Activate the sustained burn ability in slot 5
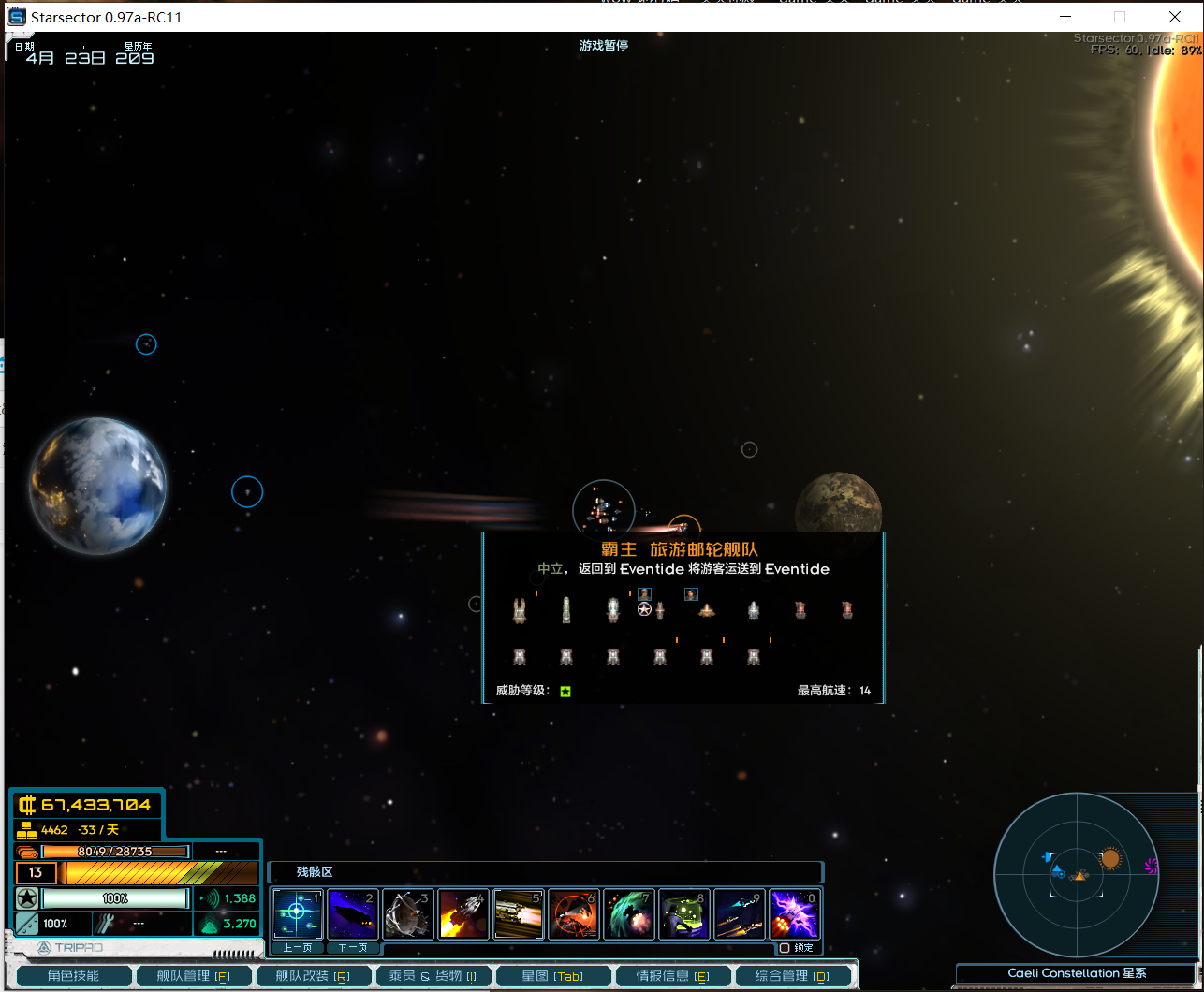This screenshot has width=1204, height=992. pyautogui.click(x=519, y=914)
